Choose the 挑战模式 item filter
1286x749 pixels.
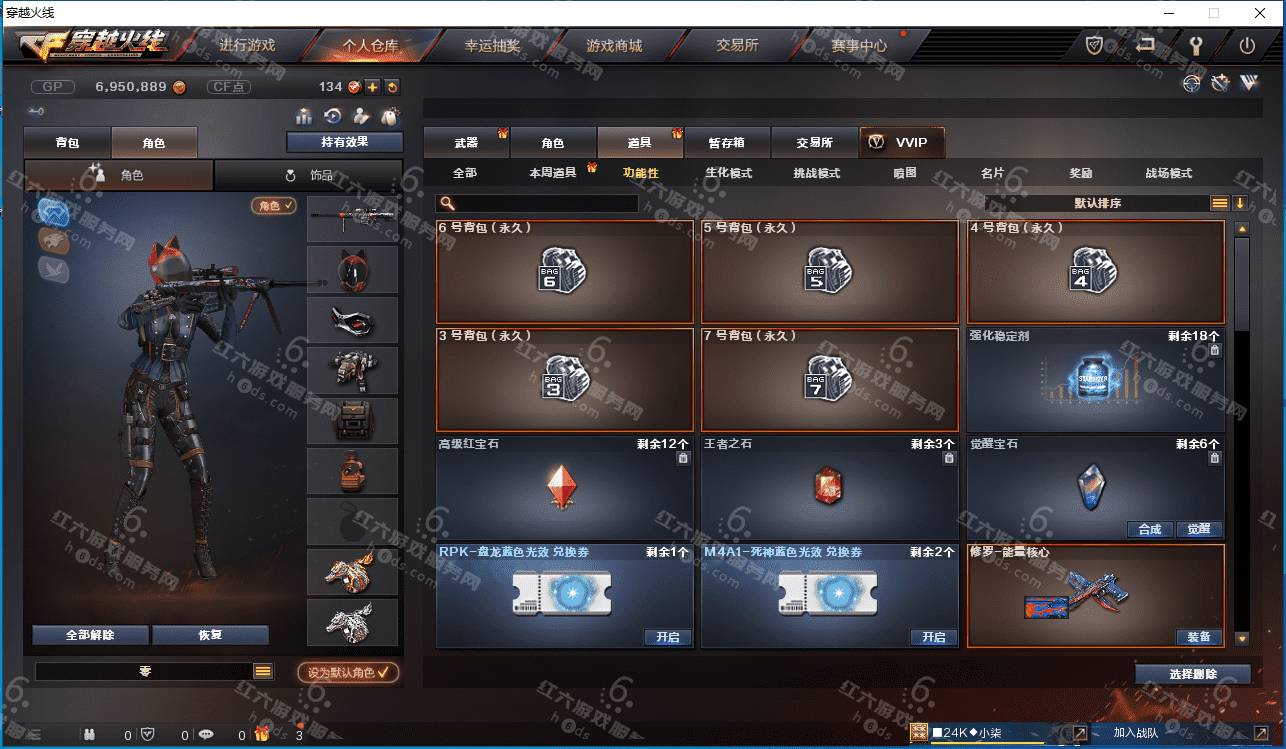tap(816, 173)
